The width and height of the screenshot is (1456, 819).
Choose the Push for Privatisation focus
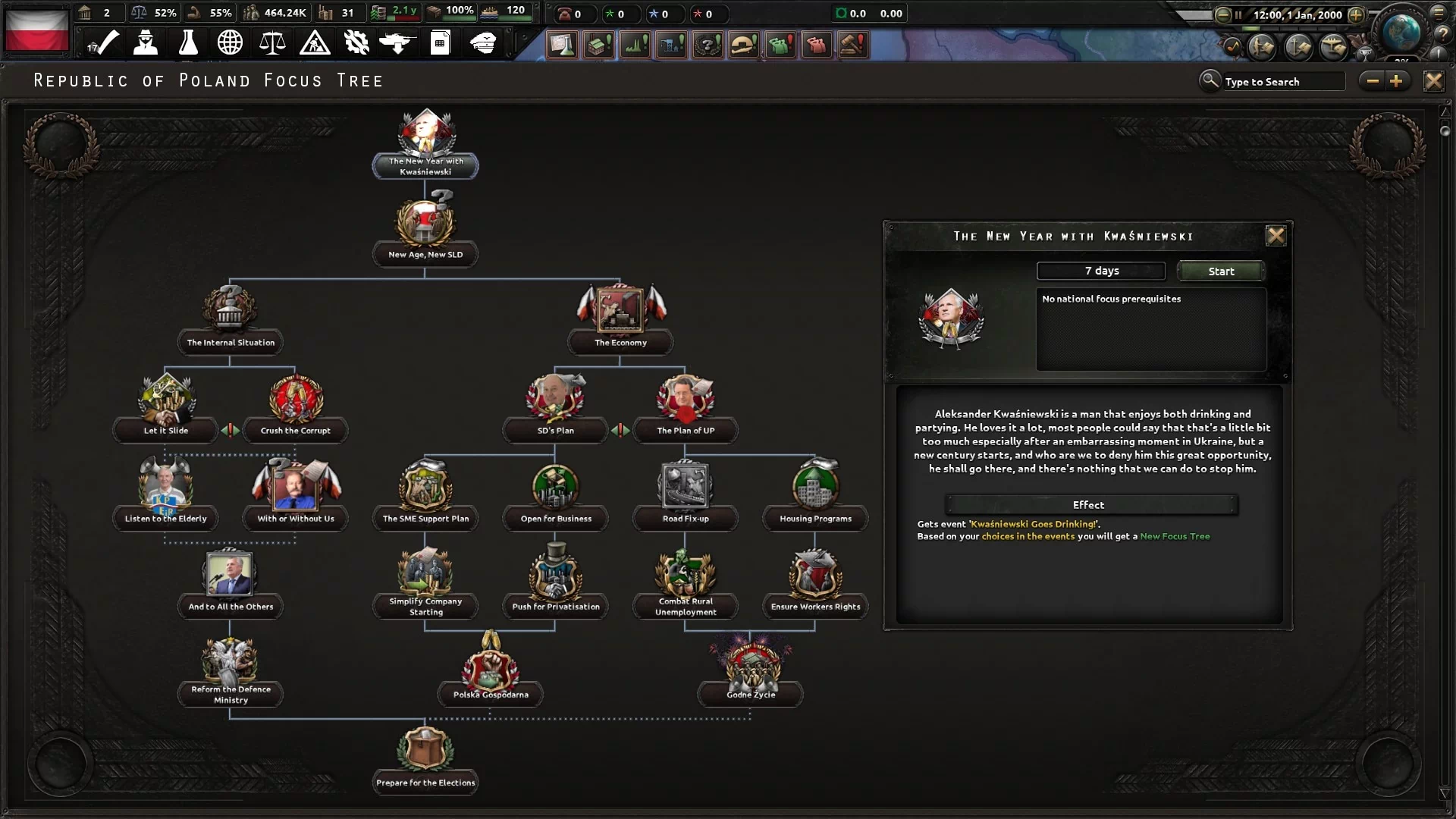(556, 579)
